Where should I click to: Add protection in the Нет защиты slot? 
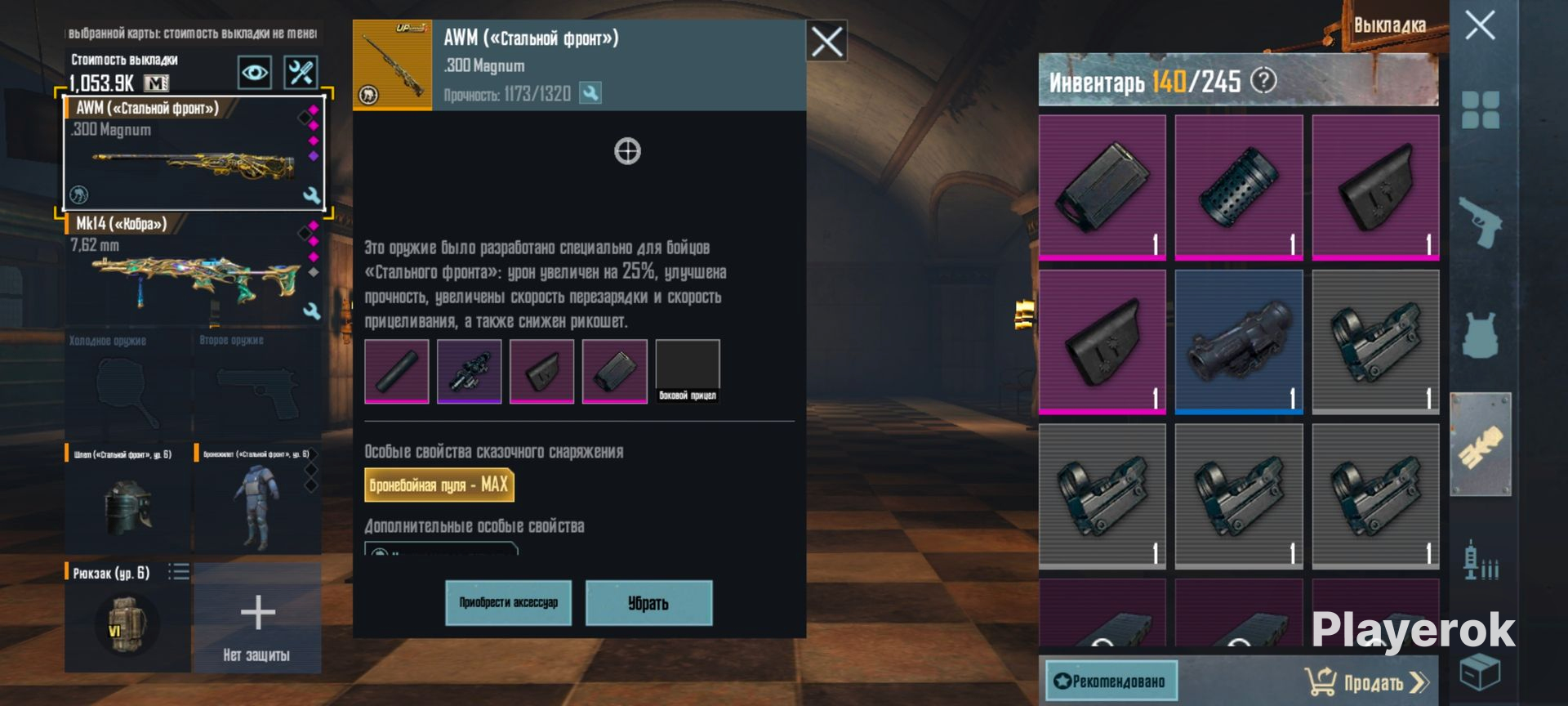[x=257, y=619]
